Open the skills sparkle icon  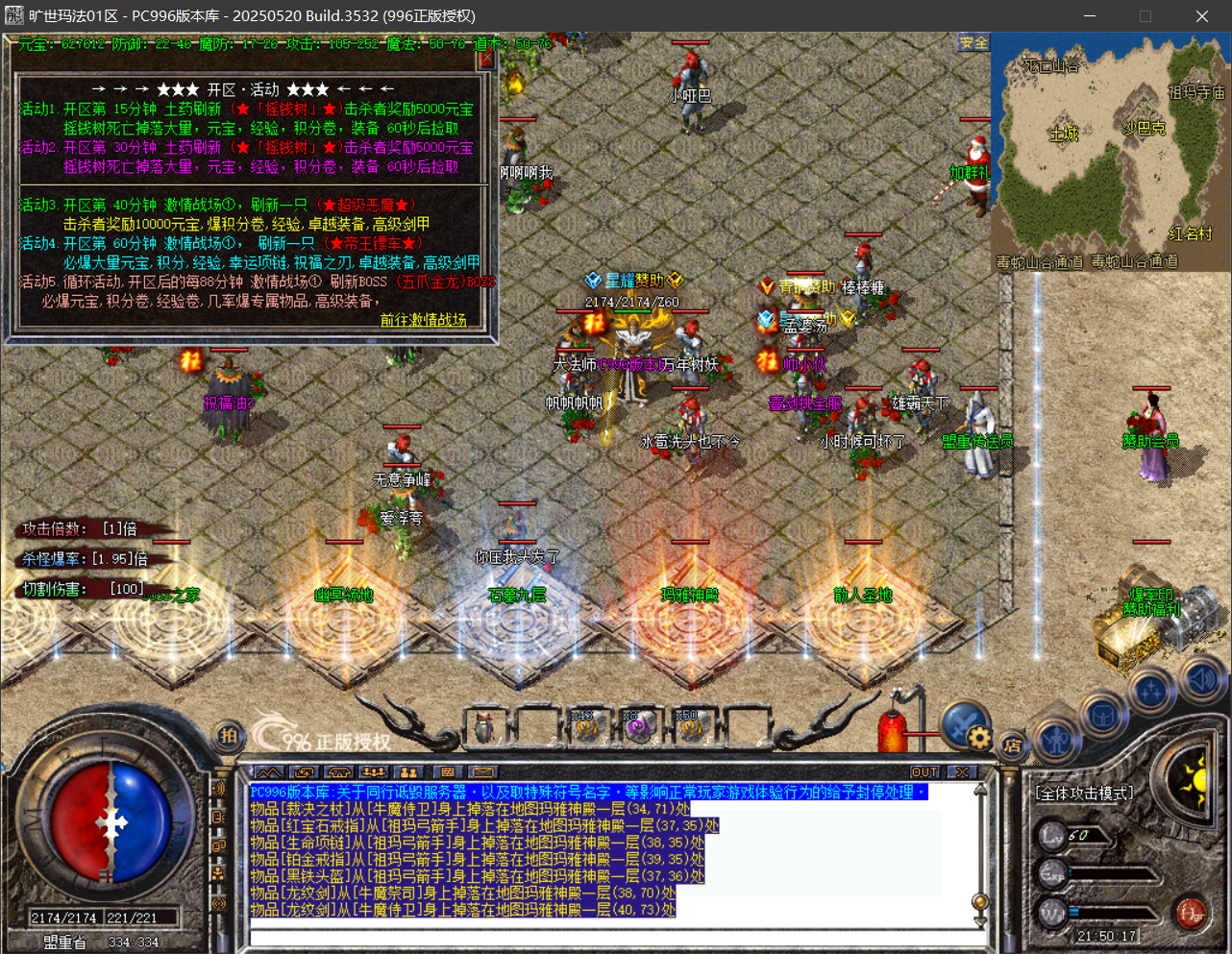tap(1151, 691)
